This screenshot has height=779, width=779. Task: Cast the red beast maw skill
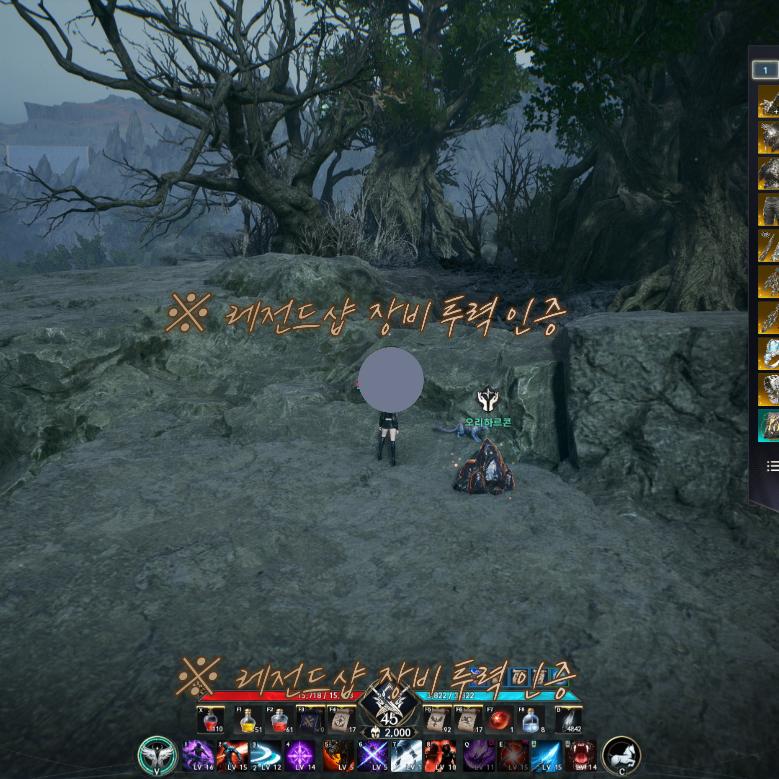[x=581, y=755]
